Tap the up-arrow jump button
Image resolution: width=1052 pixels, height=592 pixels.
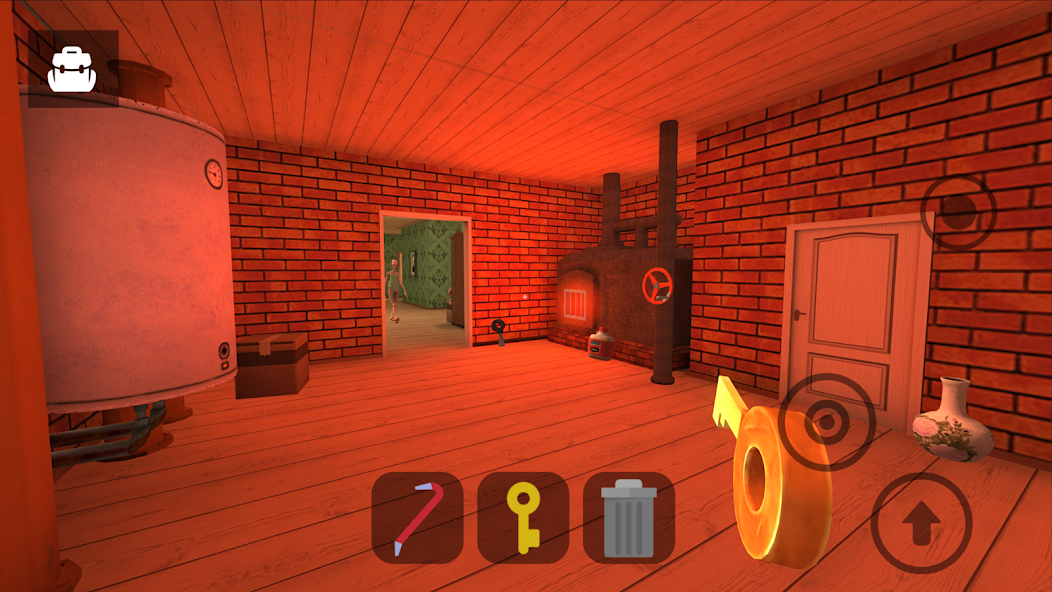921,522
